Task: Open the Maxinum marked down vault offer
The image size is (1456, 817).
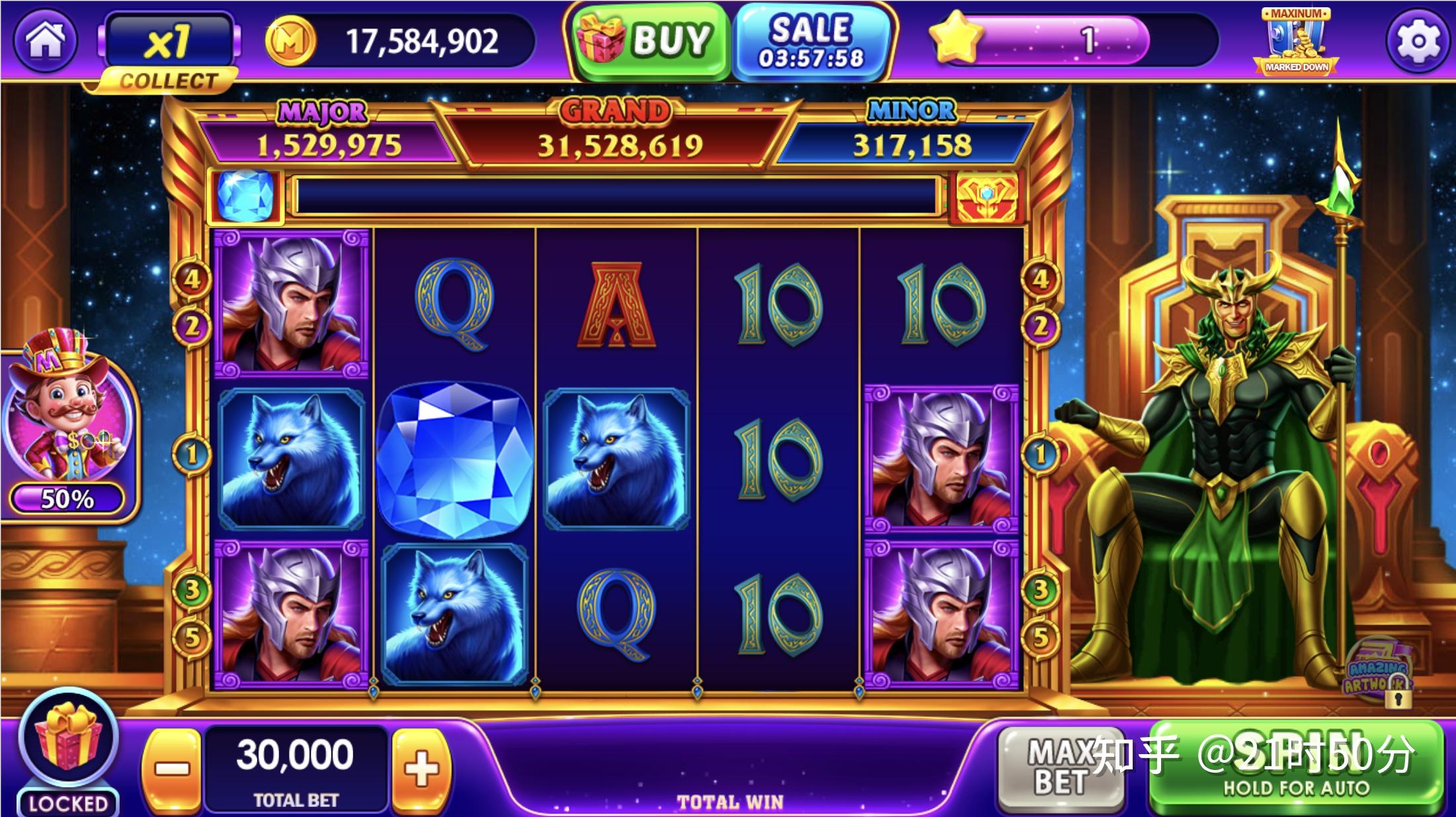Action: click(x=1296, y=41)
